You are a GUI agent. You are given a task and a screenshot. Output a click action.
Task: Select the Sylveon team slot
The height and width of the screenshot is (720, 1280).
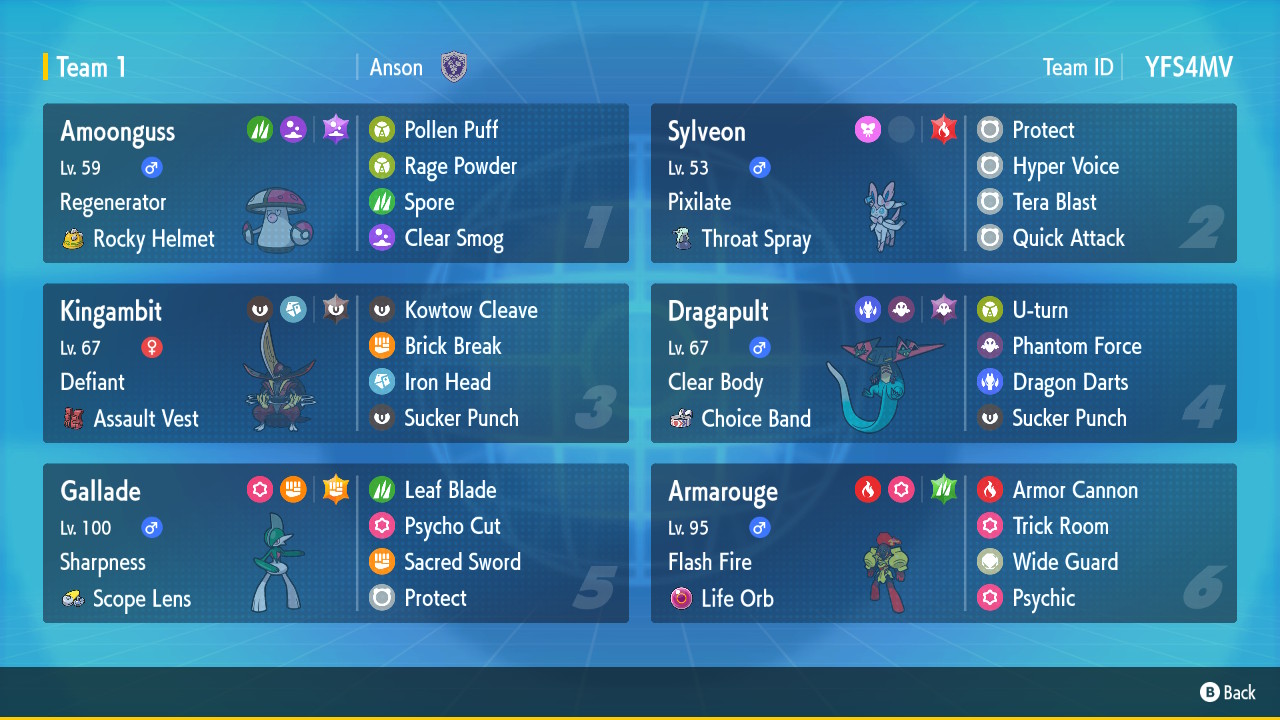[943, 183]
